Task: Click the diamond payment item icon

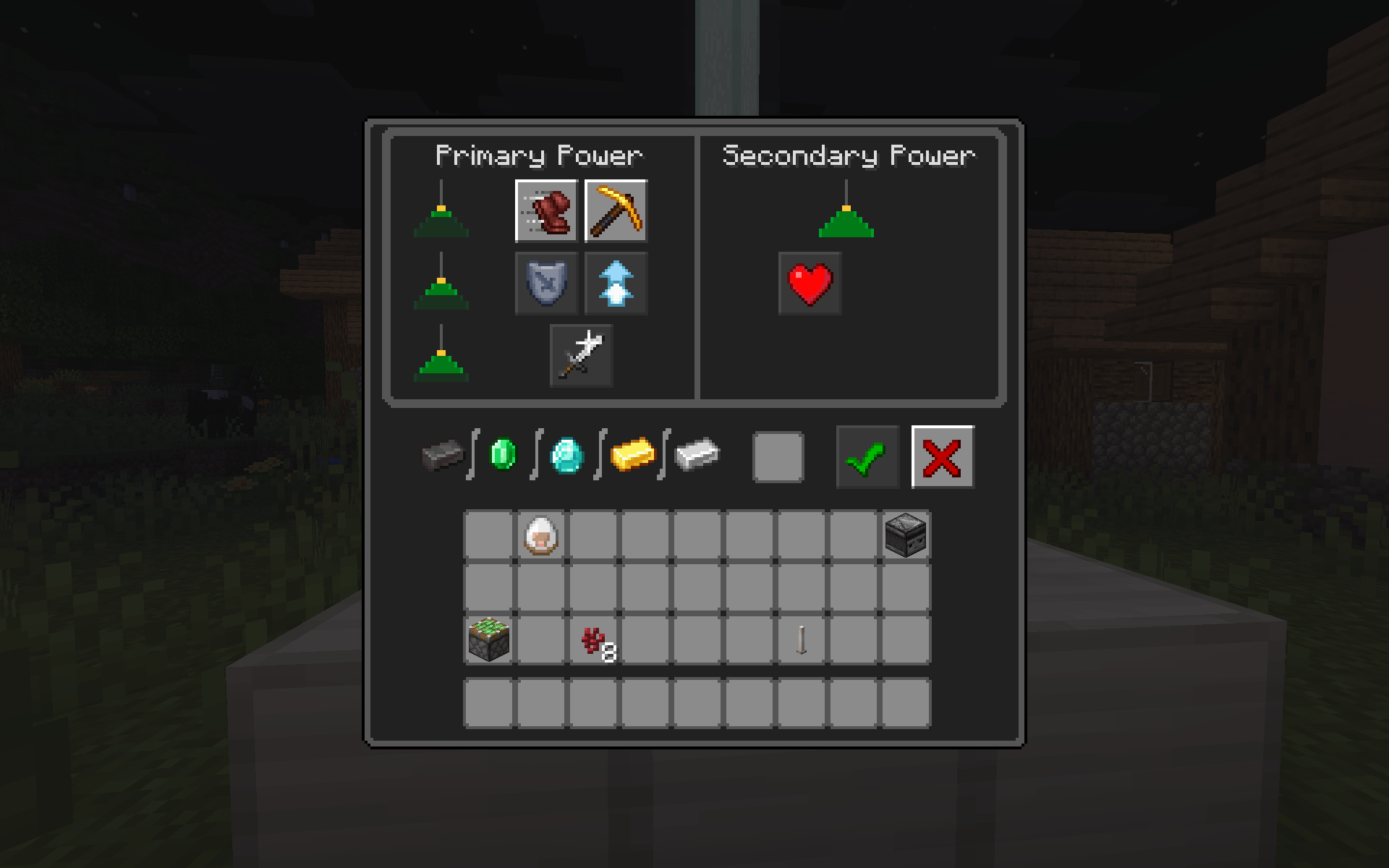Action: [567, 456]
